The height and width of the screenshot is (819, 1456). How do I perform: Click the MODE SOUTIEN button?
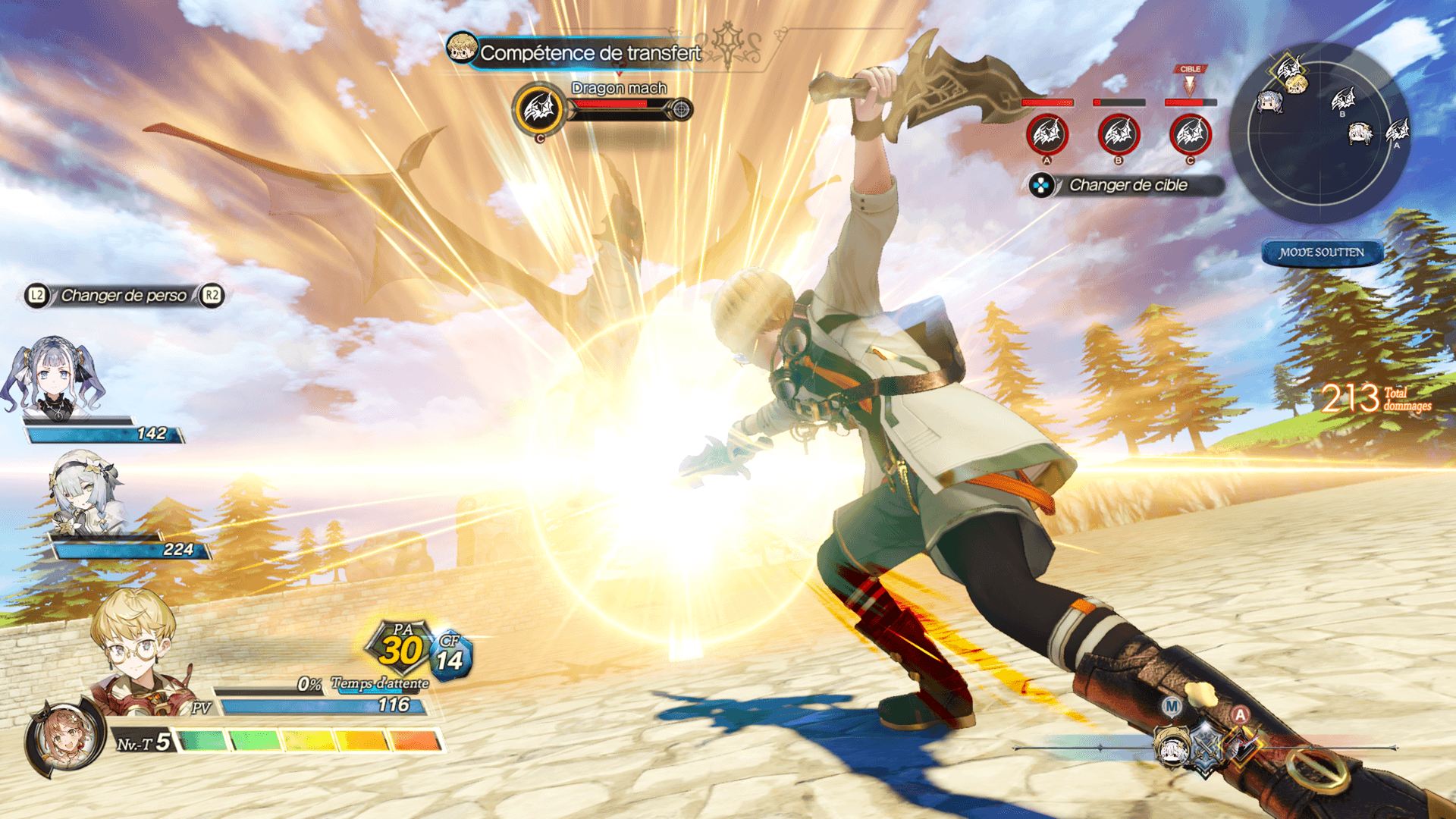1322,253
